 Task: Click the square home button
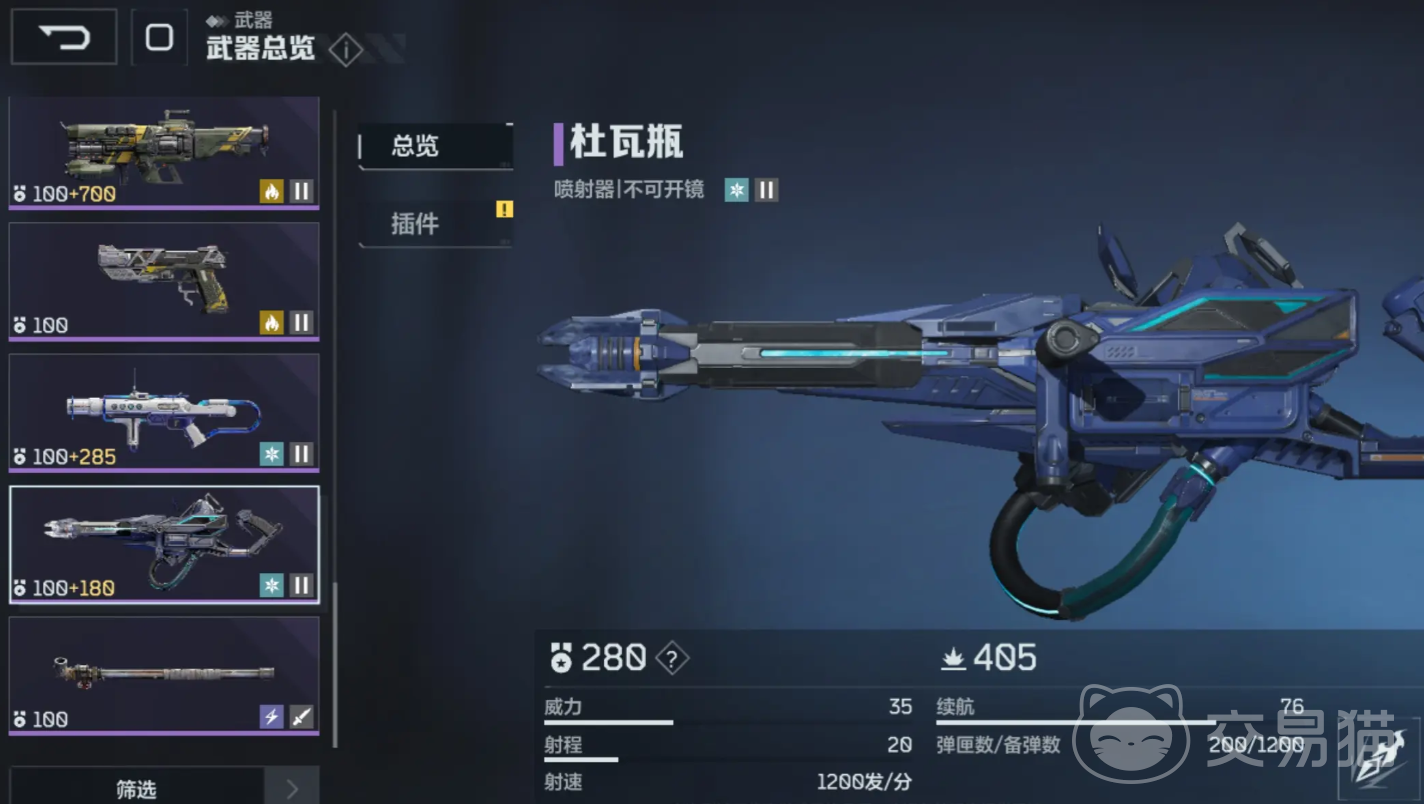pyautogui.click(x=159, y=38)
